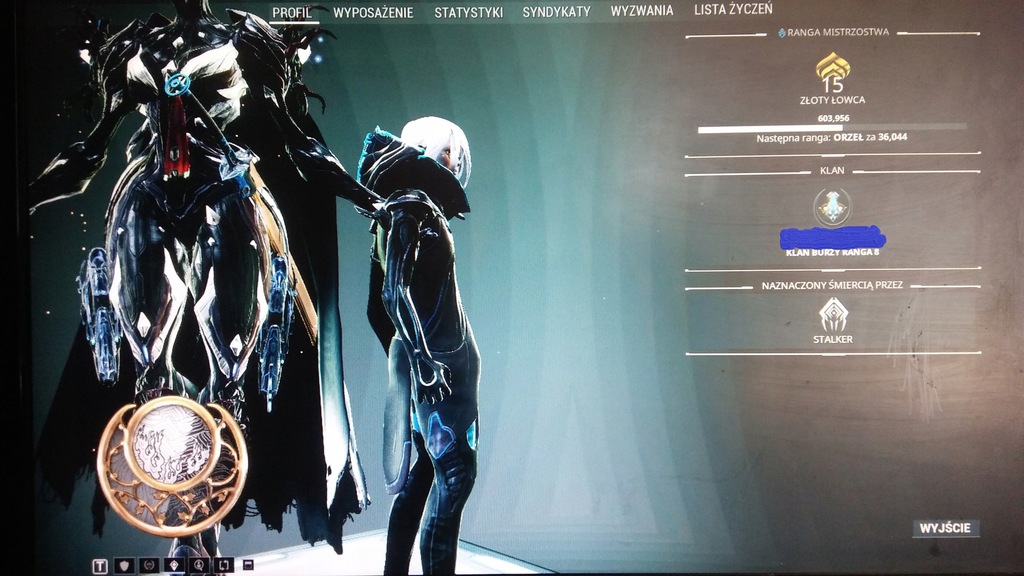Screen dimensions: 1024x576
Task: Click the diamond marker toolbar icon
Action: tap(174, 566)
